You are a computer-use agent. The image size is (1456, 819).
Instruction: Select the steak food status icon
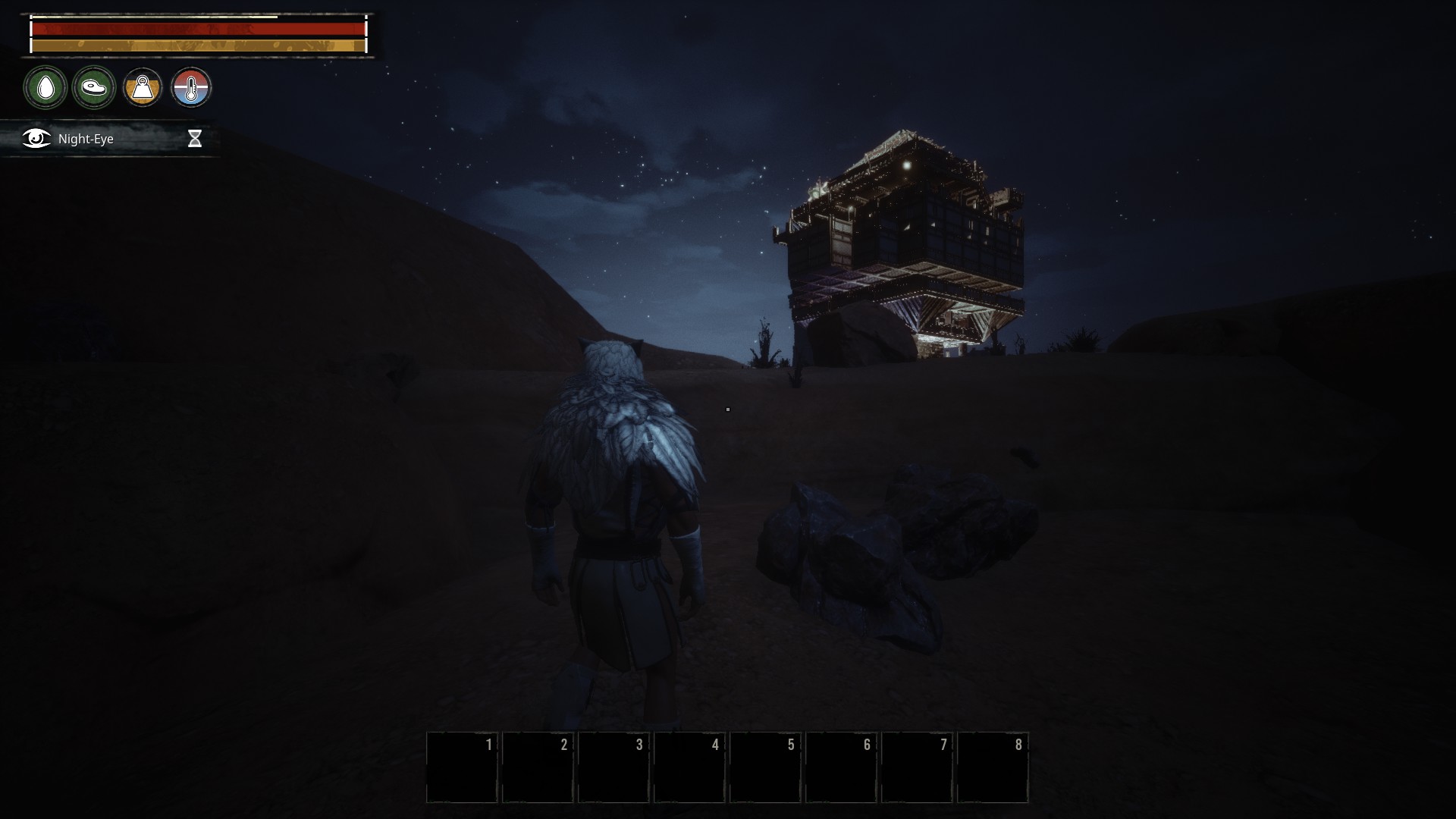94,87
